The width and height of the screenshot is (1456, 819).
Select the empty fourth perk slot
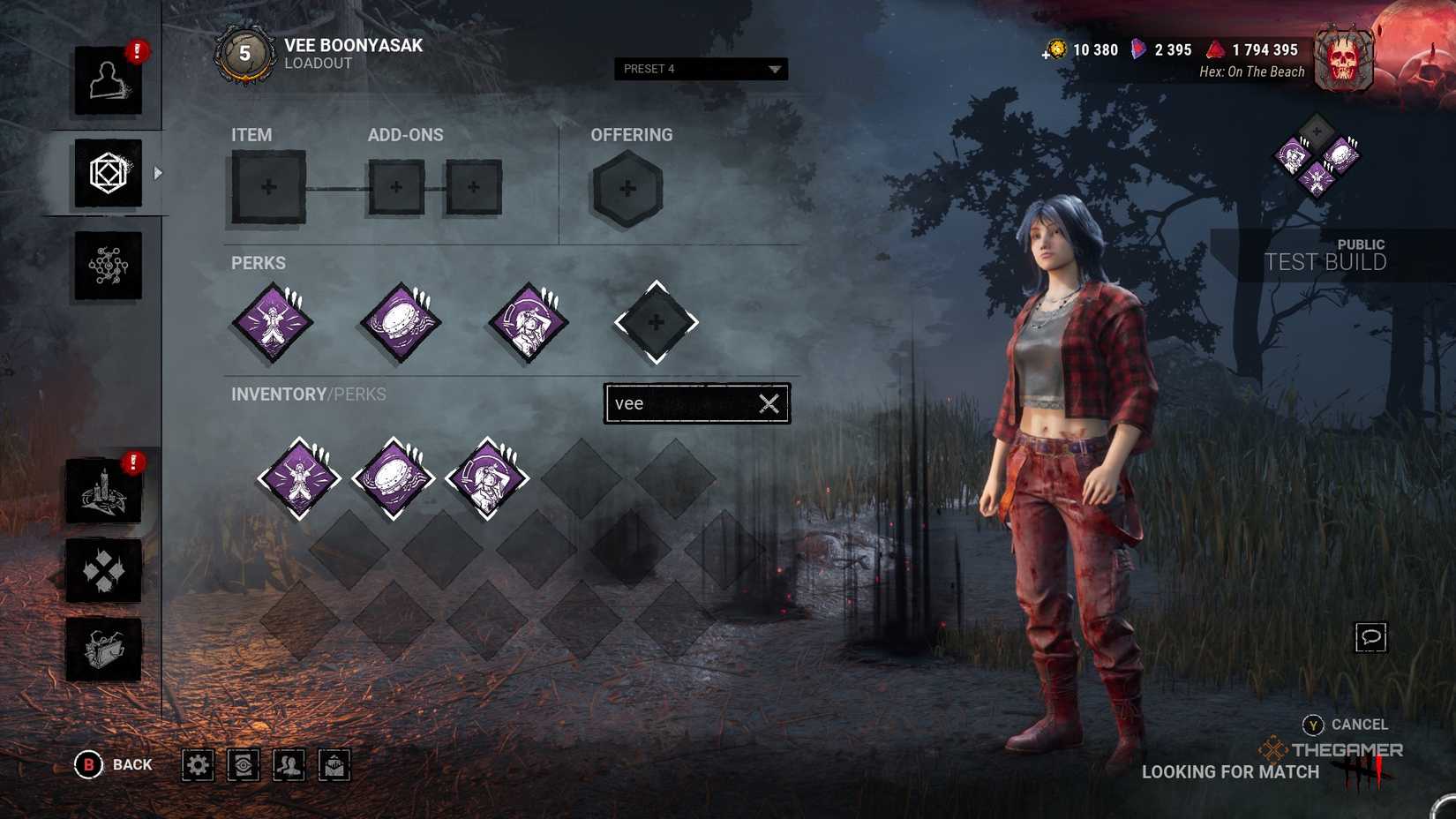(656, 323)
